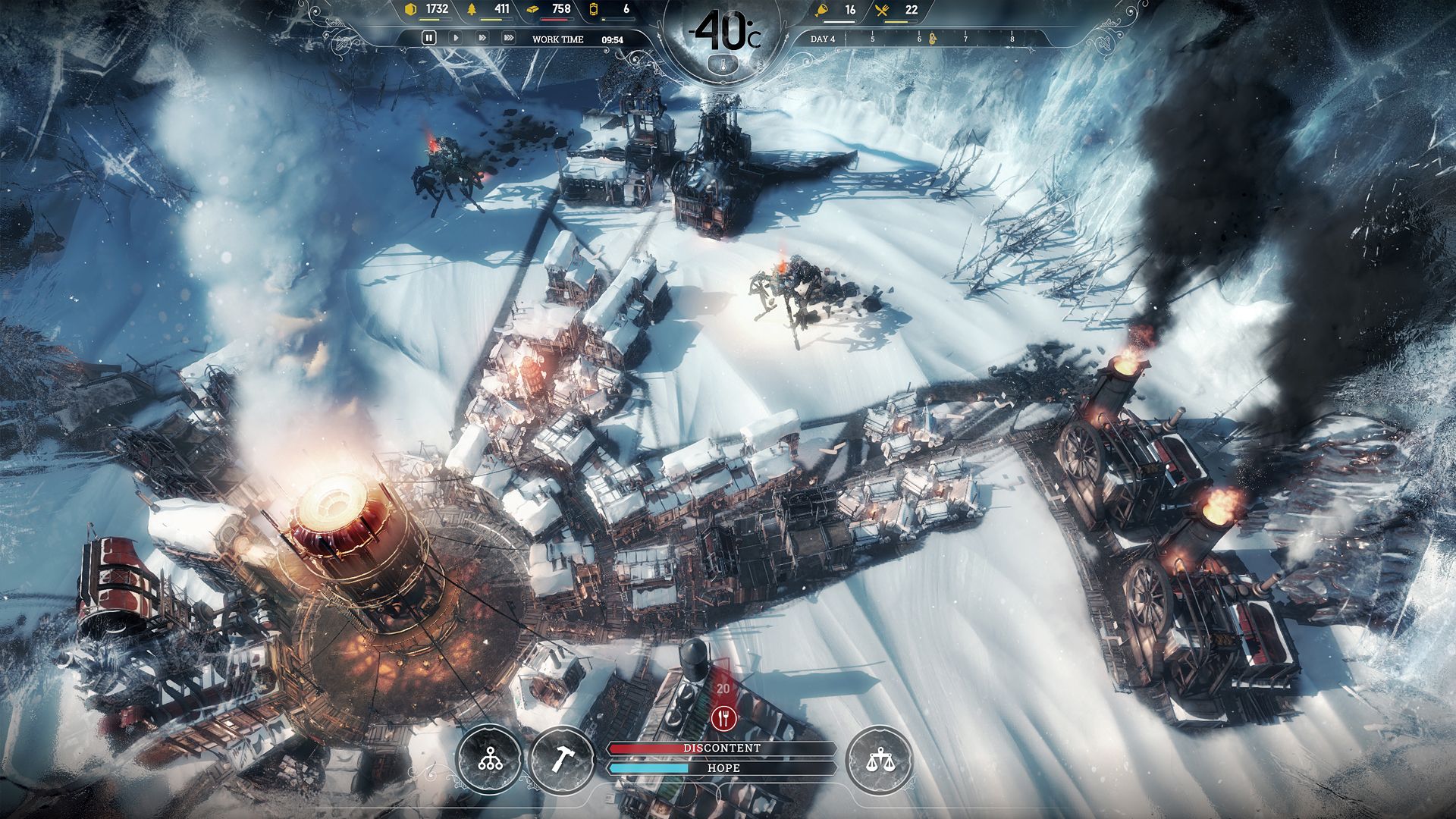This screenshot has width=1456, height=819.
Task: Select the WORK TIME header bar
Action: (557, 39)
